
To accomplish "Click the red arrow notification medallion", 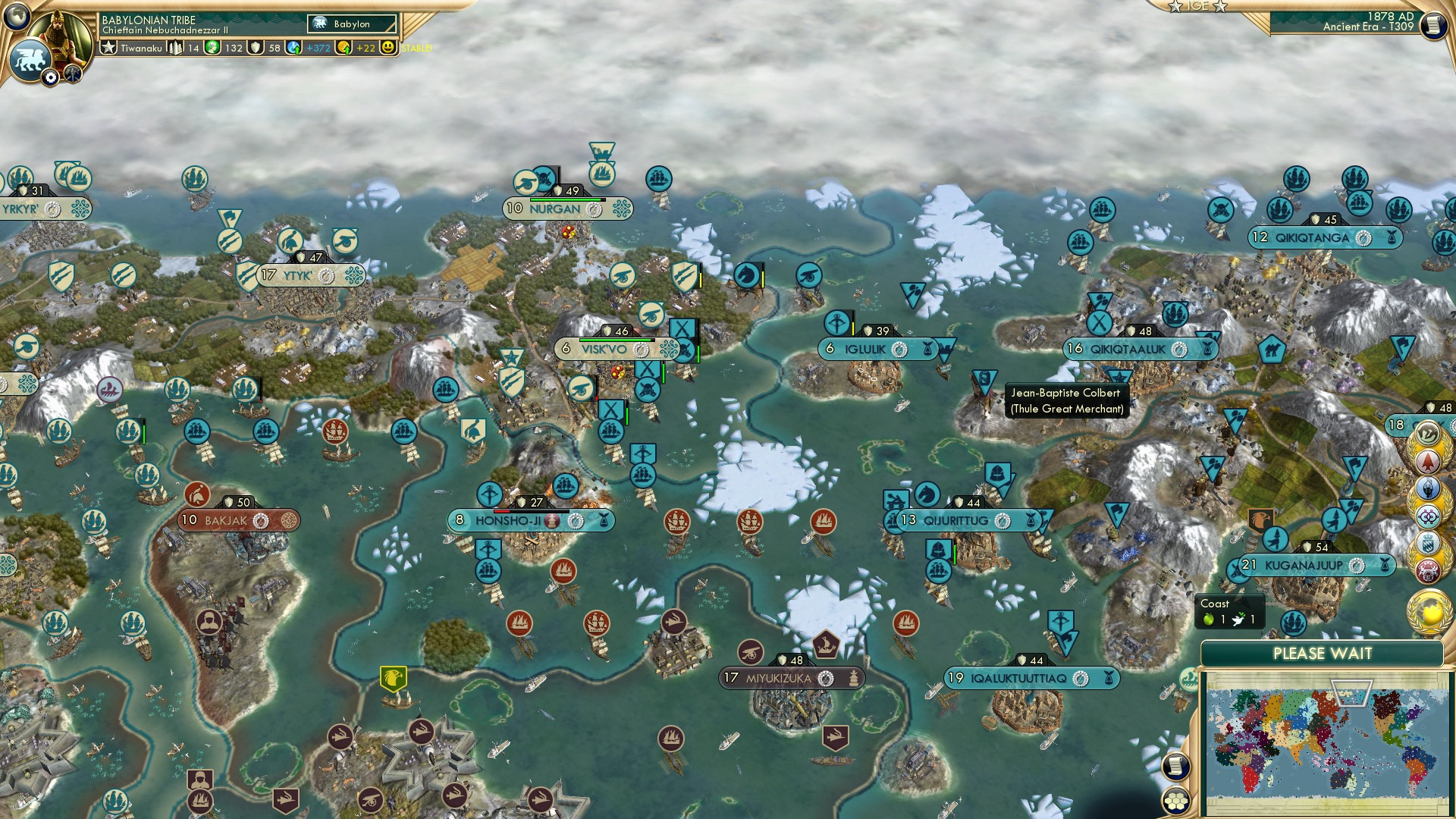I will [x=1428, y=463].
